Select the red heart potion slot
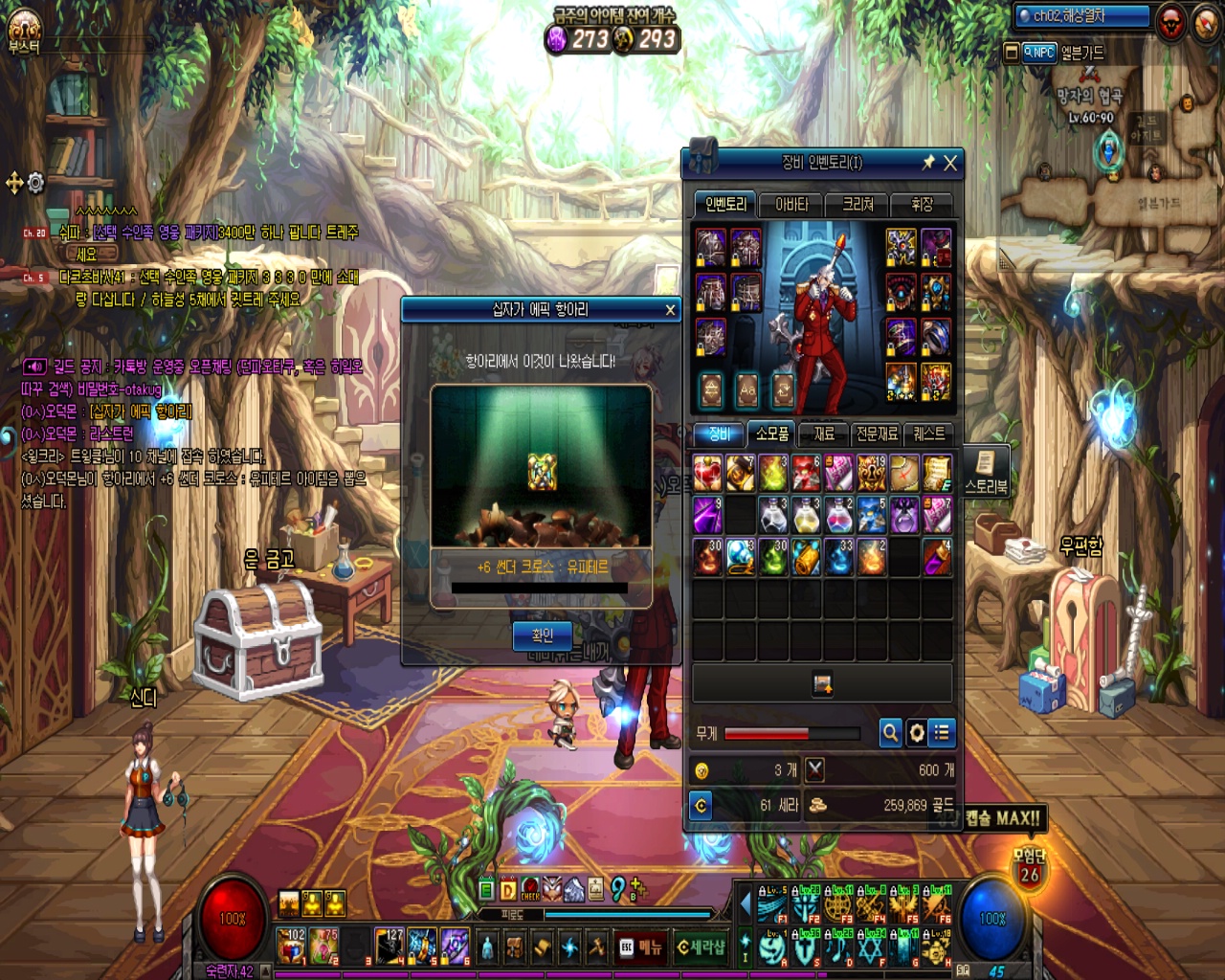 708,473
